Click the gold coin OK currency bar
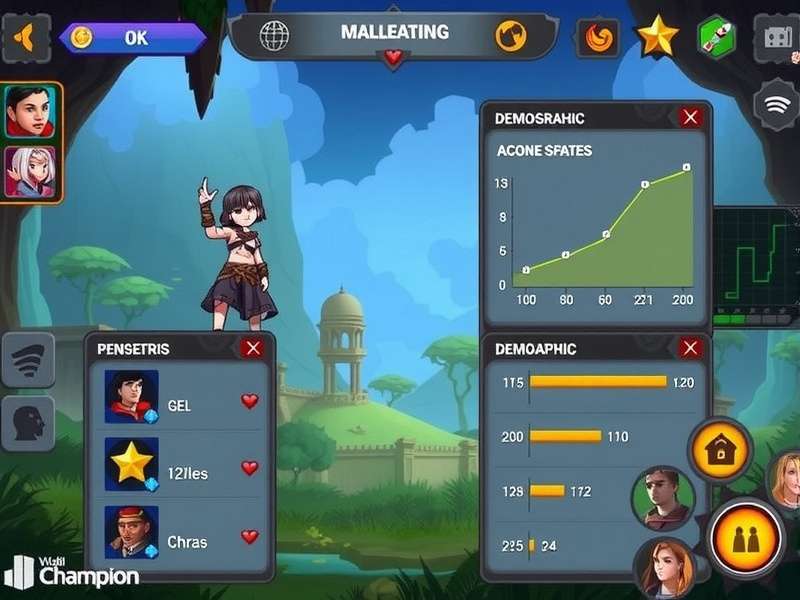Viewport: 800px width, 600px height. point(132,38)
